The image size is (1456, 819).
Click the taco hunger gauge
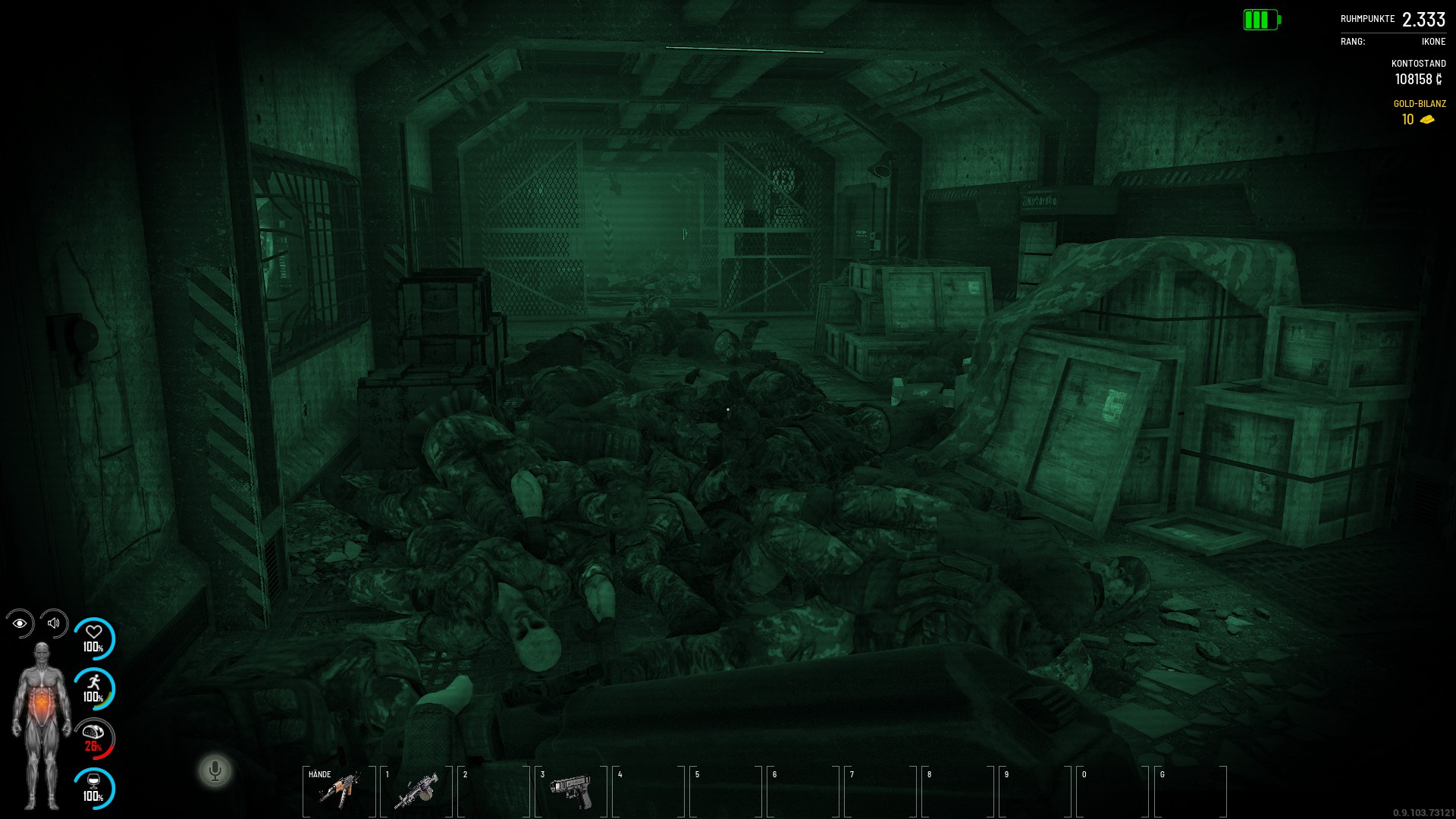(x=94, y=739)
